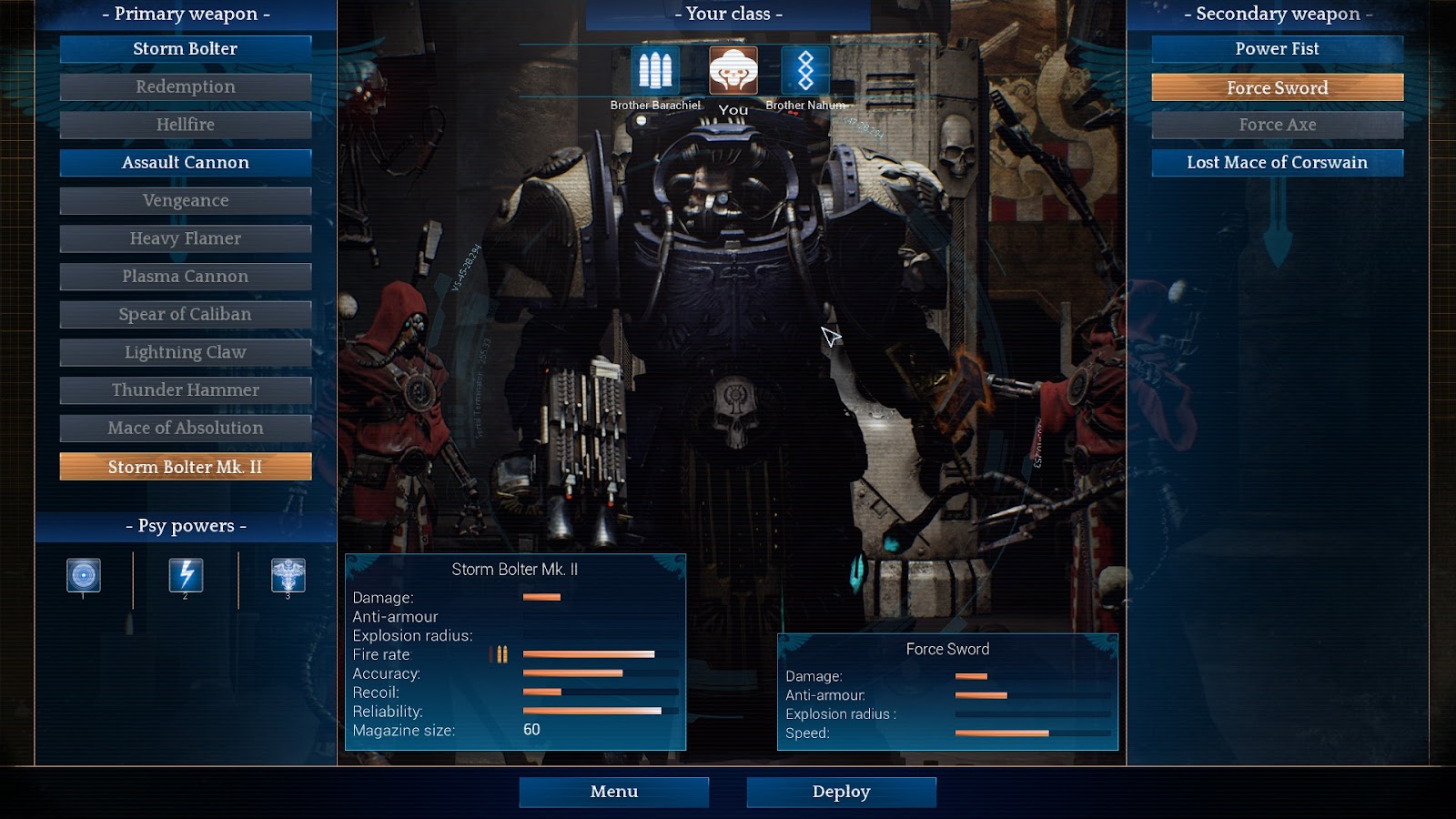This screenshot has width=1456, height=819.
Task: Select the Force Axe secondary weapon
Action: [x=1277, y=125]
